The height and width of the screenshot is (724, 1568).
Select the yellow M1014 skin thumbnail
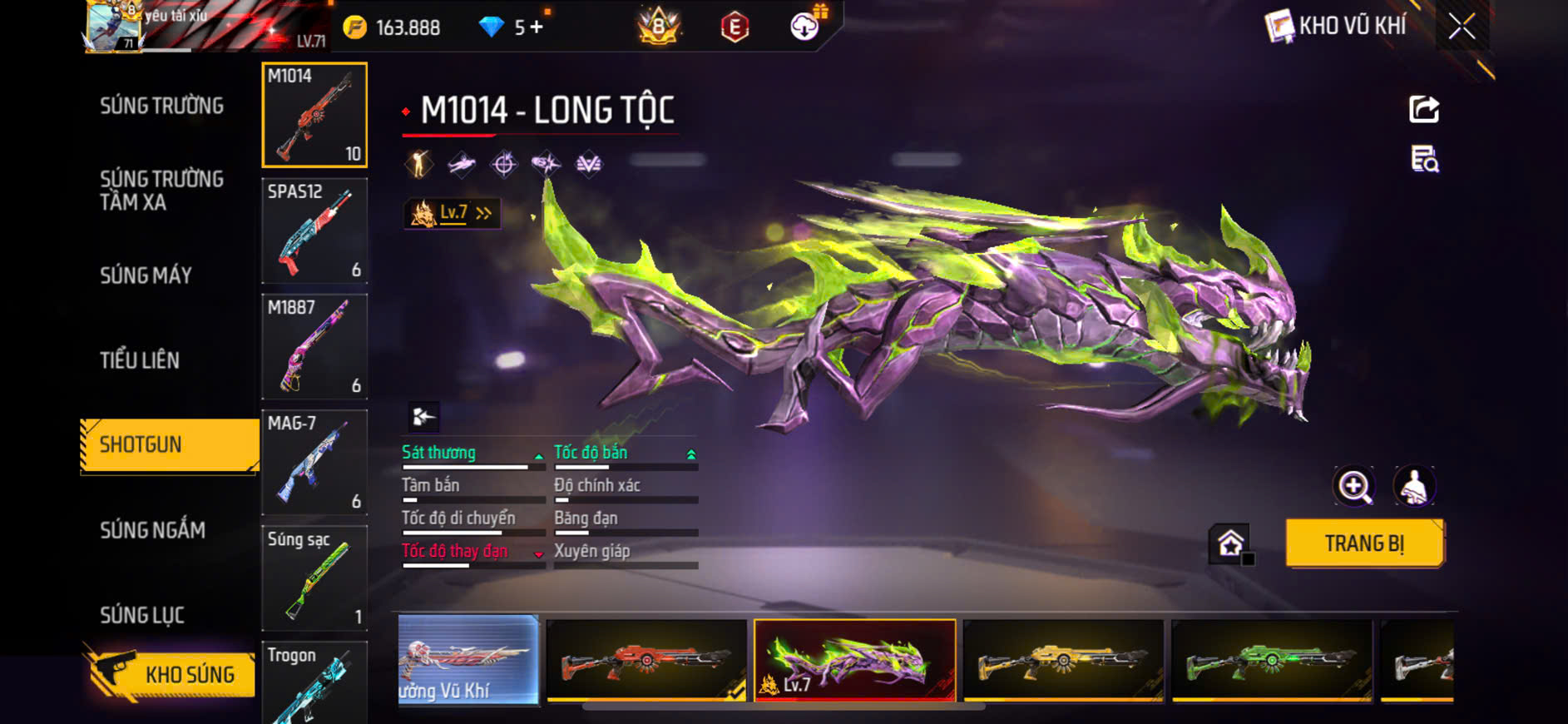tap(1063, 661)
